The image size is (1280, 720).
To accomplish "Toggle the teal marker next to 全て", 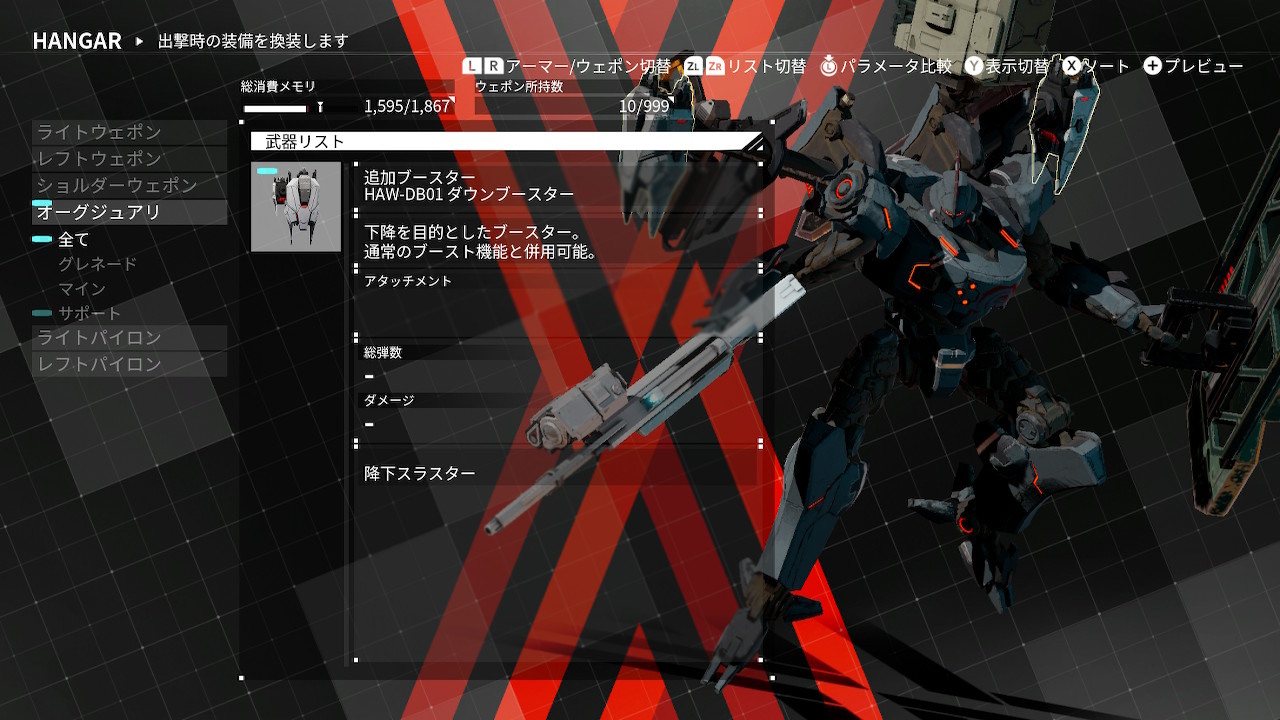I will pos(42,239).
